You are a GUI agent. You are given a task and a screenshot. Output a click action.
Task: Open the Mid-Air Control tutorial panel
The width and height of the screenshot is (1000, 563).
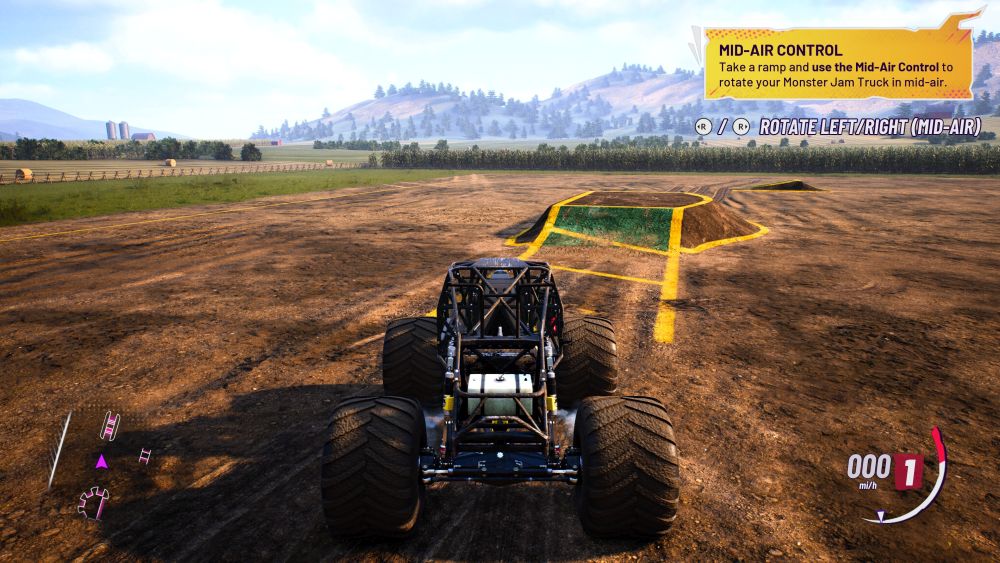coord(838,63)
